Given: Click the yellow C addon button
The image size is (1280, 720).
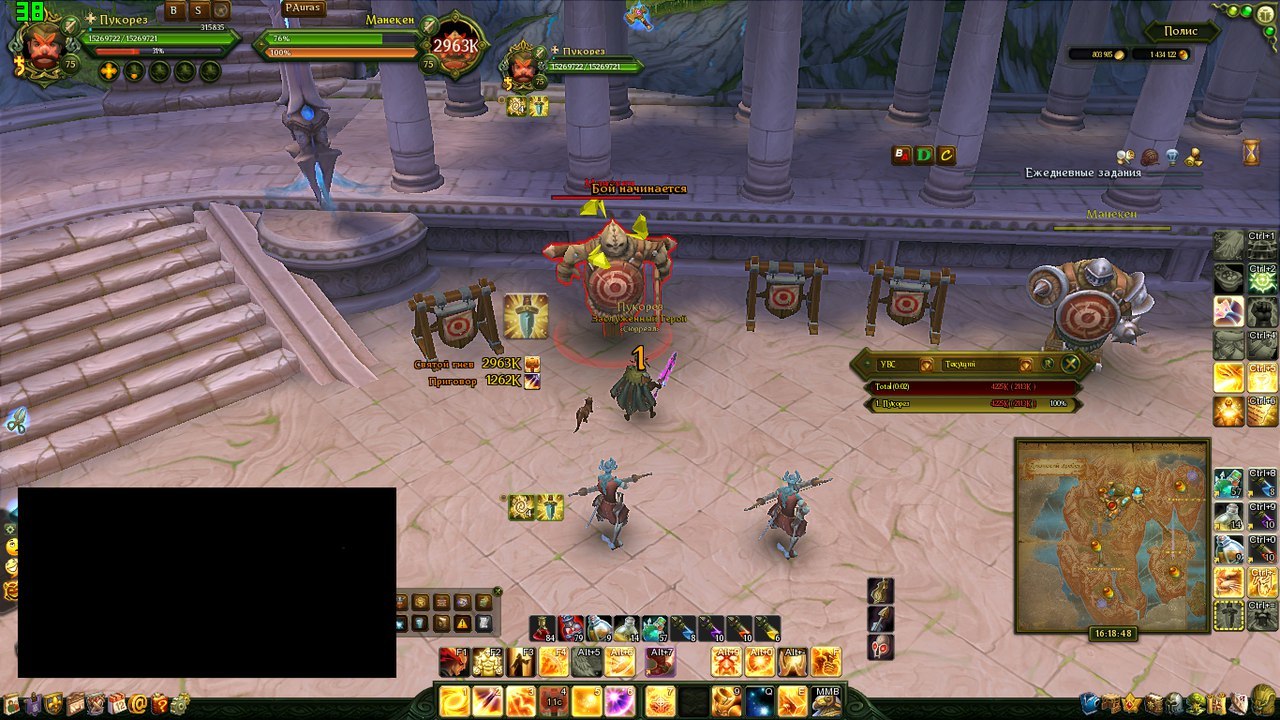Looking at the screenshot, I should [946, 155].
